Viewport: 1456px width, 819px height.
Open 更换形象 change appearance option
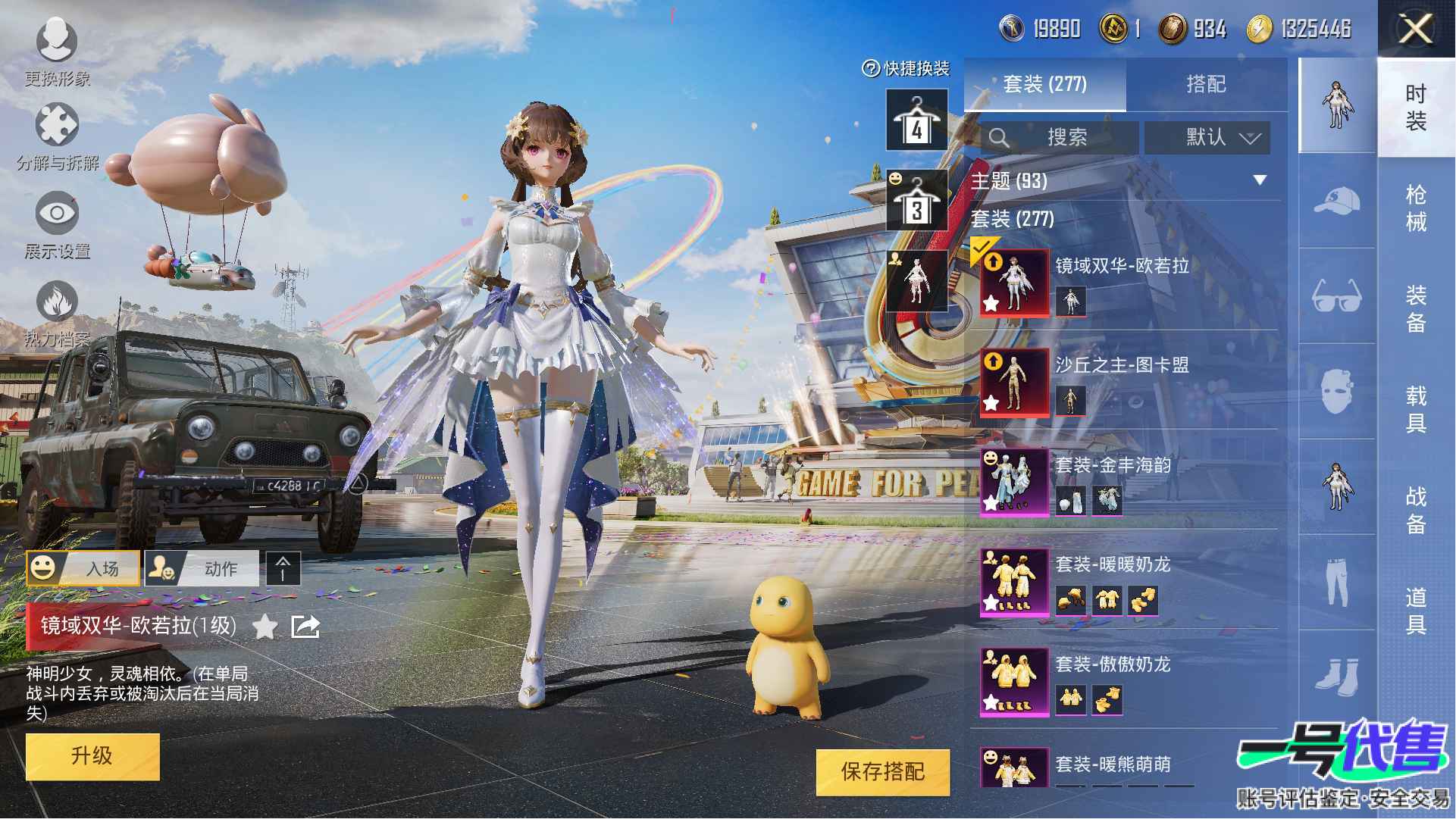pyautogui.click(x=57, y=49)
